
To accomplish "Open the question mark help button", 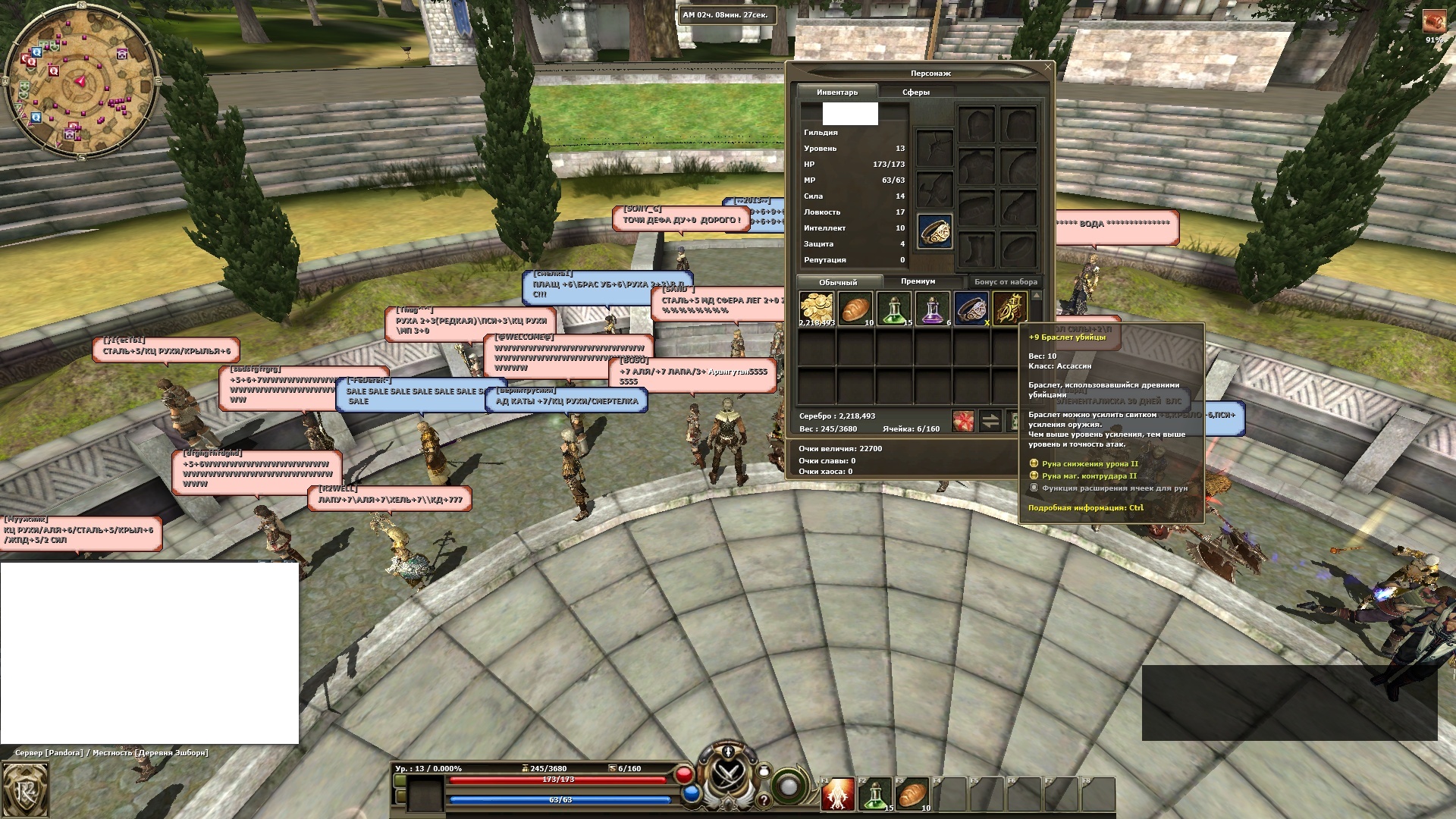I will coord(764,799).
